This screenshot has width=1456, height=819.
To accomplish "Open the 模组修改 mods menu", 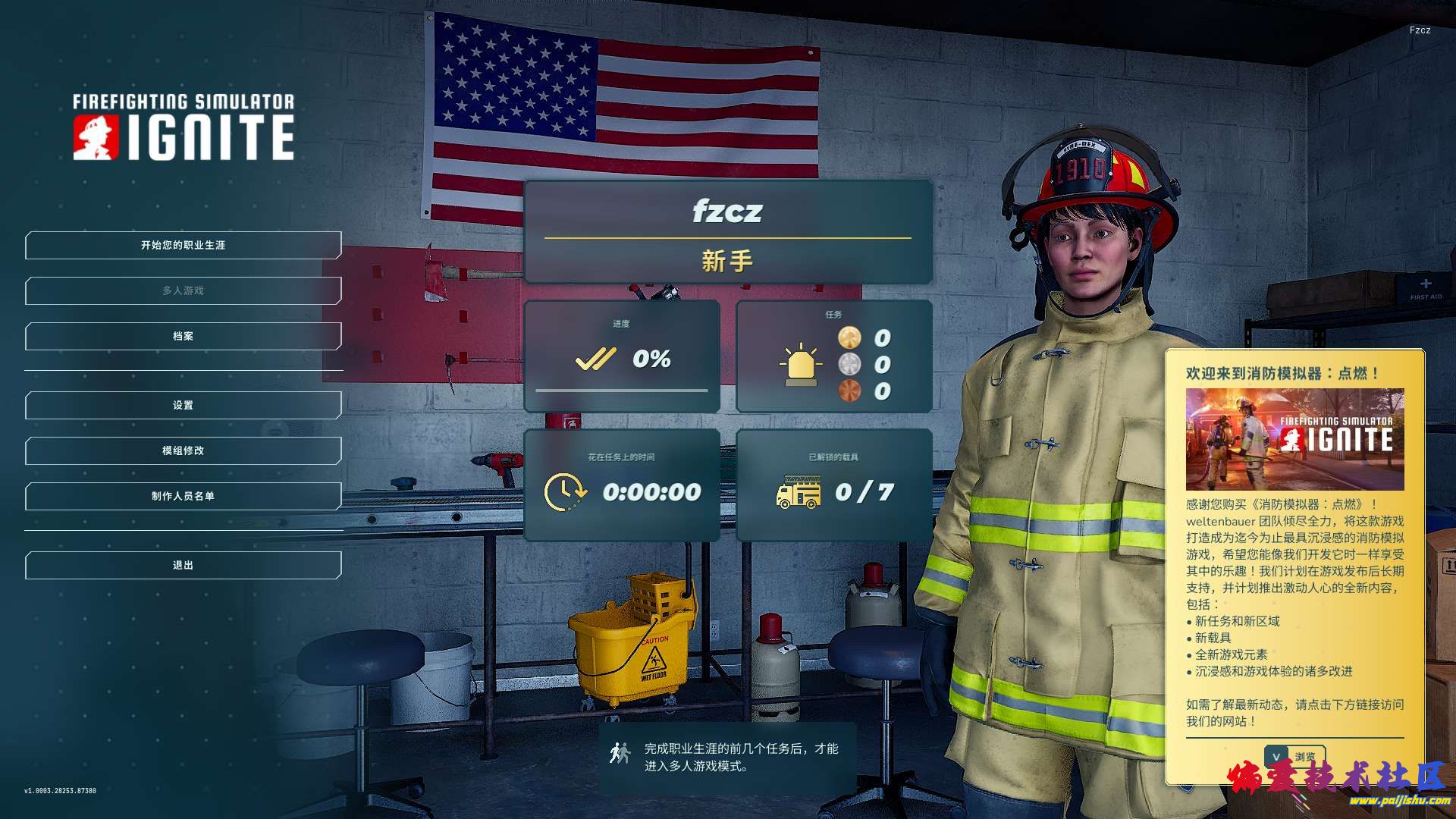I will [183, 451].
